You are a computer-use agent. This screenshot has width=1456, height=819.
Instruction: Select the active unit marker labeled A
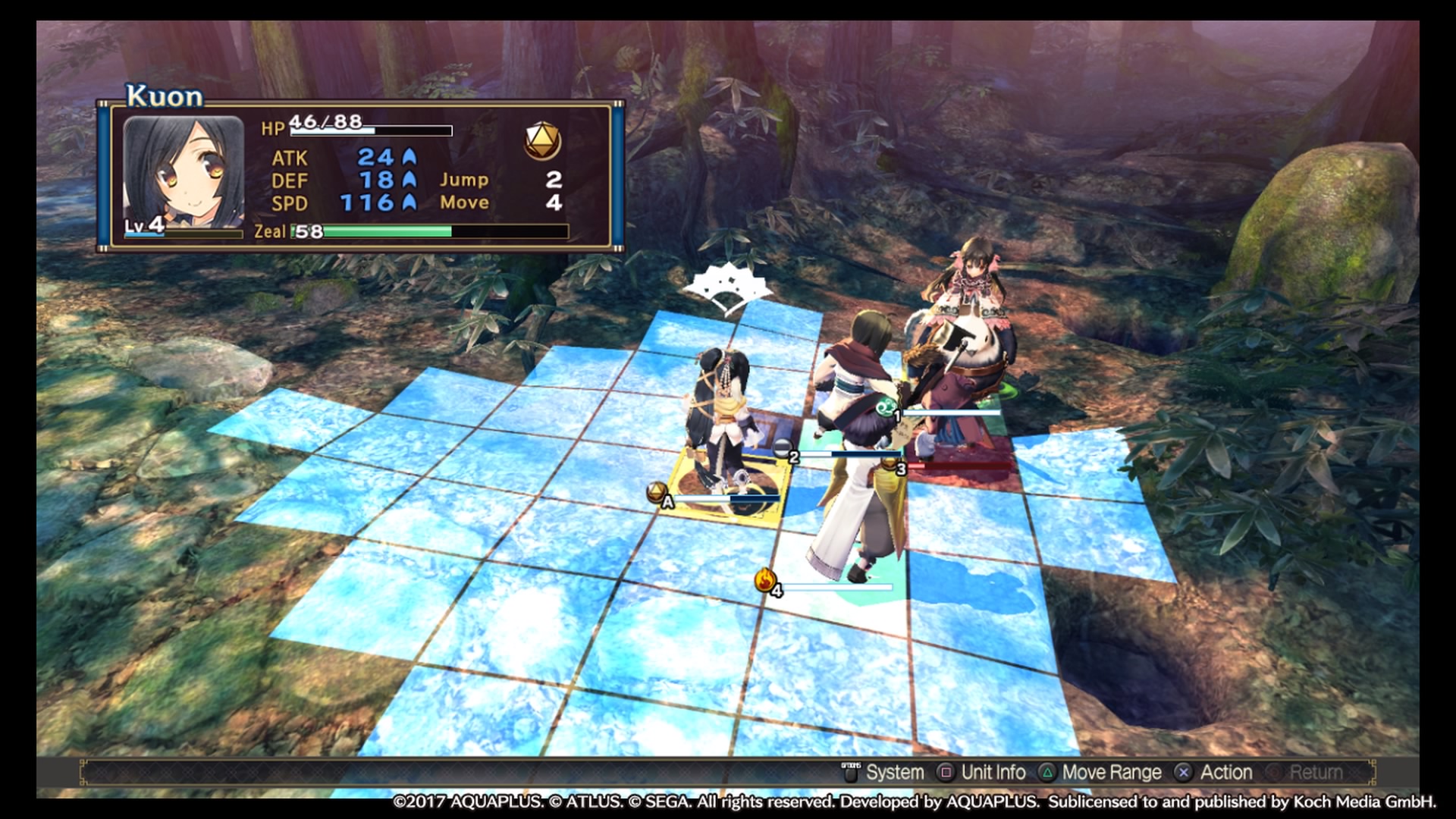[x=658, y=494]
